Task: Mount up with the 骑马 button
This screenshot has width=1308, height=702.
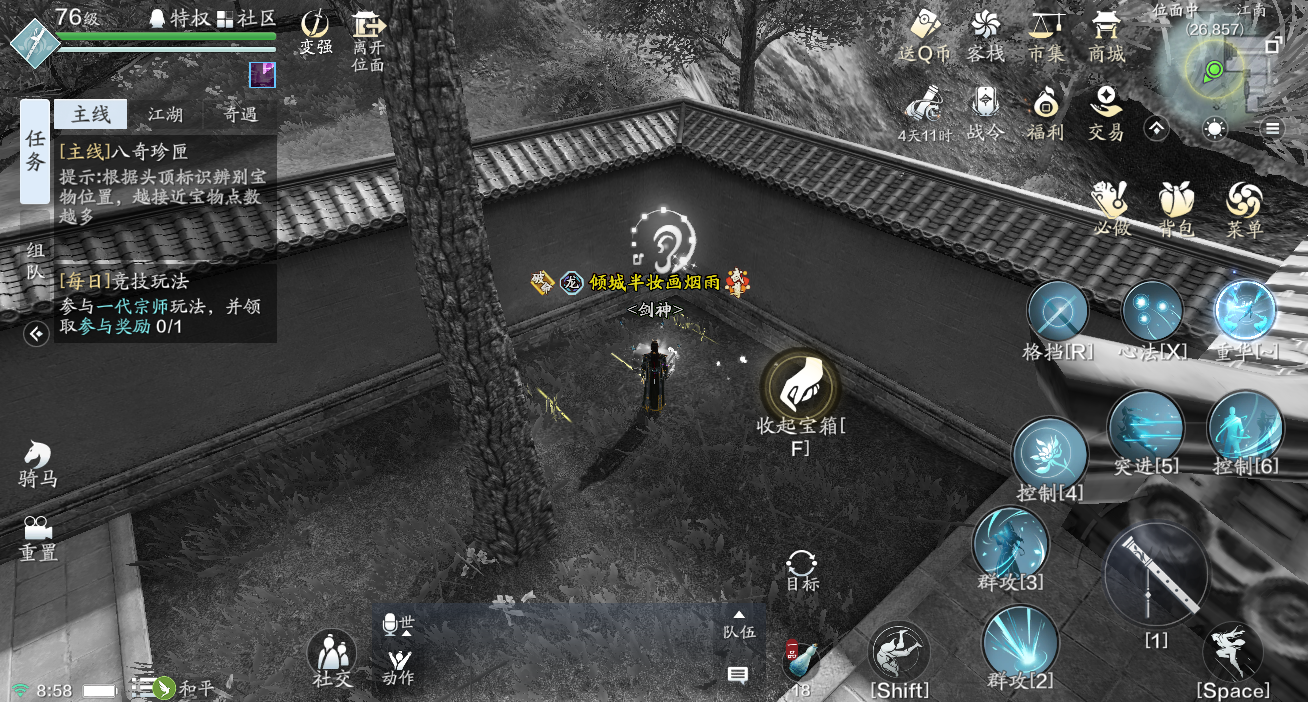Action: pos(38,462)
